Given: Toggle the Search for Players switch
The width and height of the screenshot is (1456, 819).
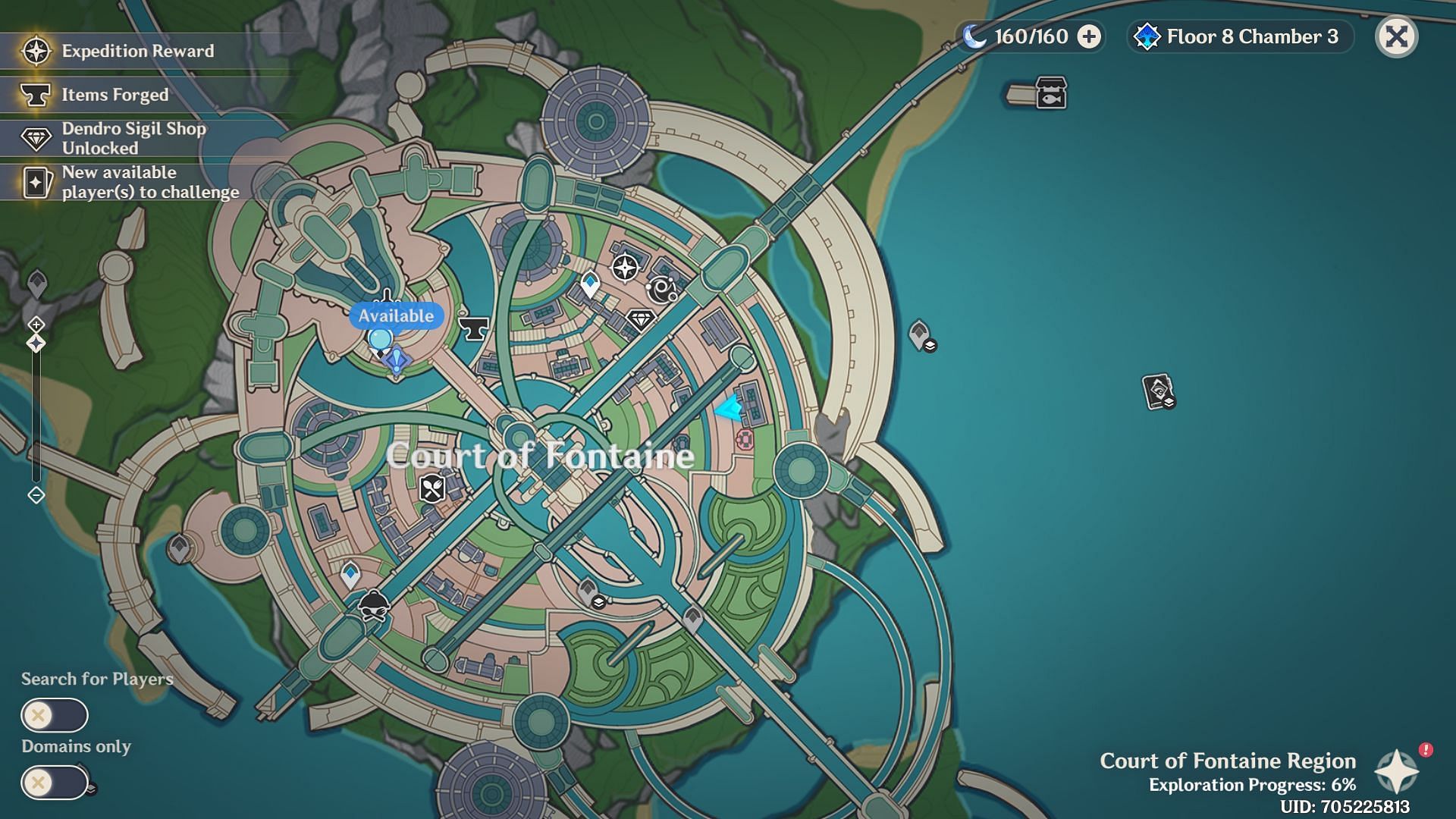Looking at the screenshot, I should tap(55, 715).
